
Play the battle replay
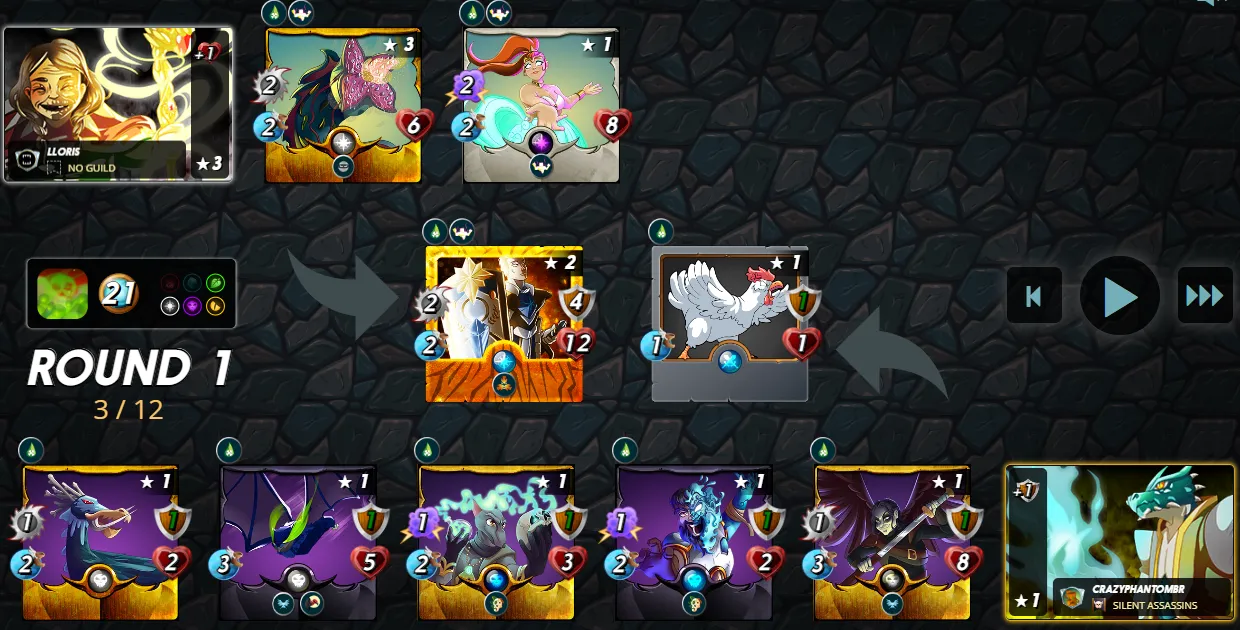1119,296
